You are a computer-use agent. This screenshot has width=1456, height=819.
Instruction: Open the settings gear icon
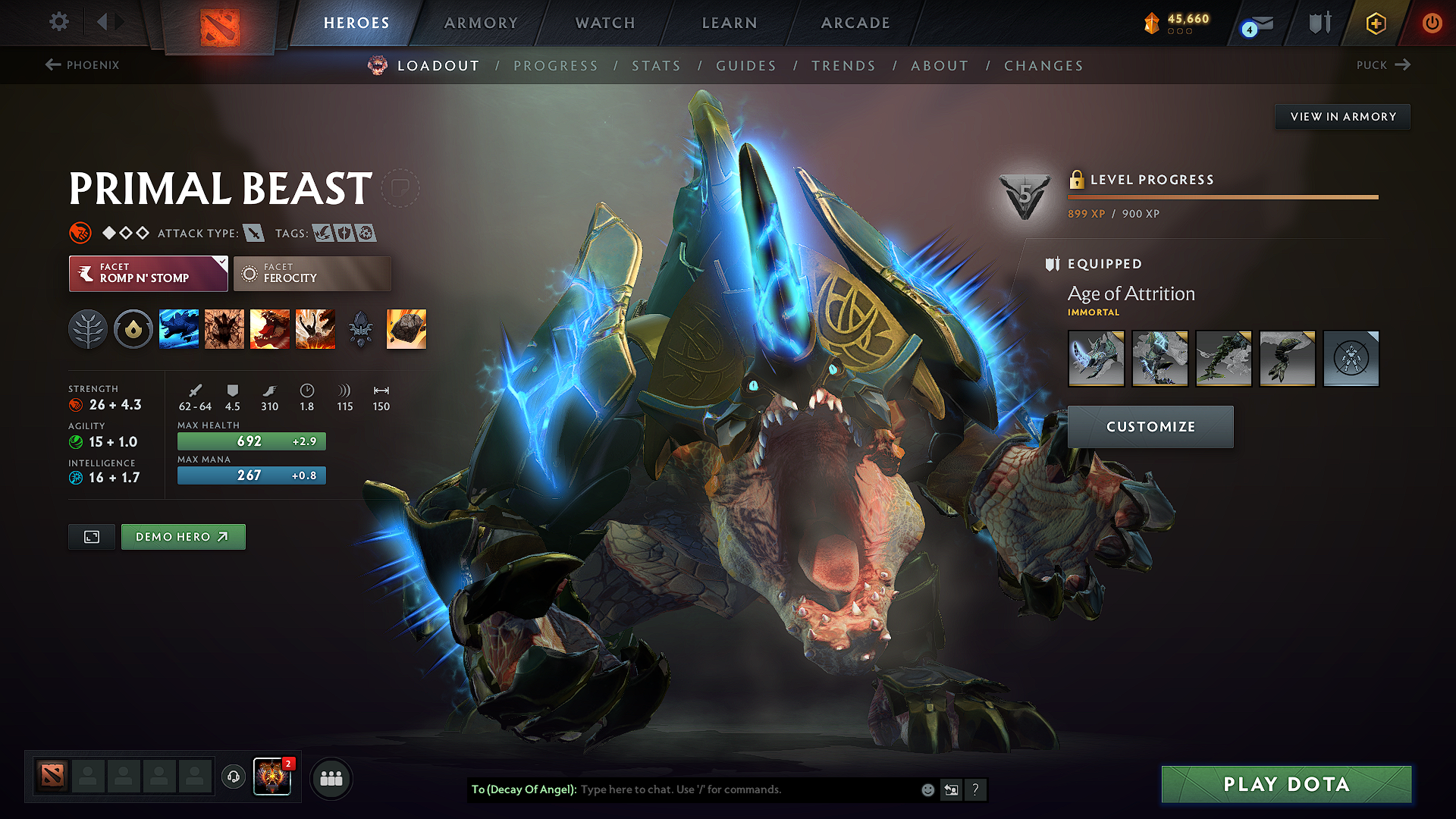point(58,22)
